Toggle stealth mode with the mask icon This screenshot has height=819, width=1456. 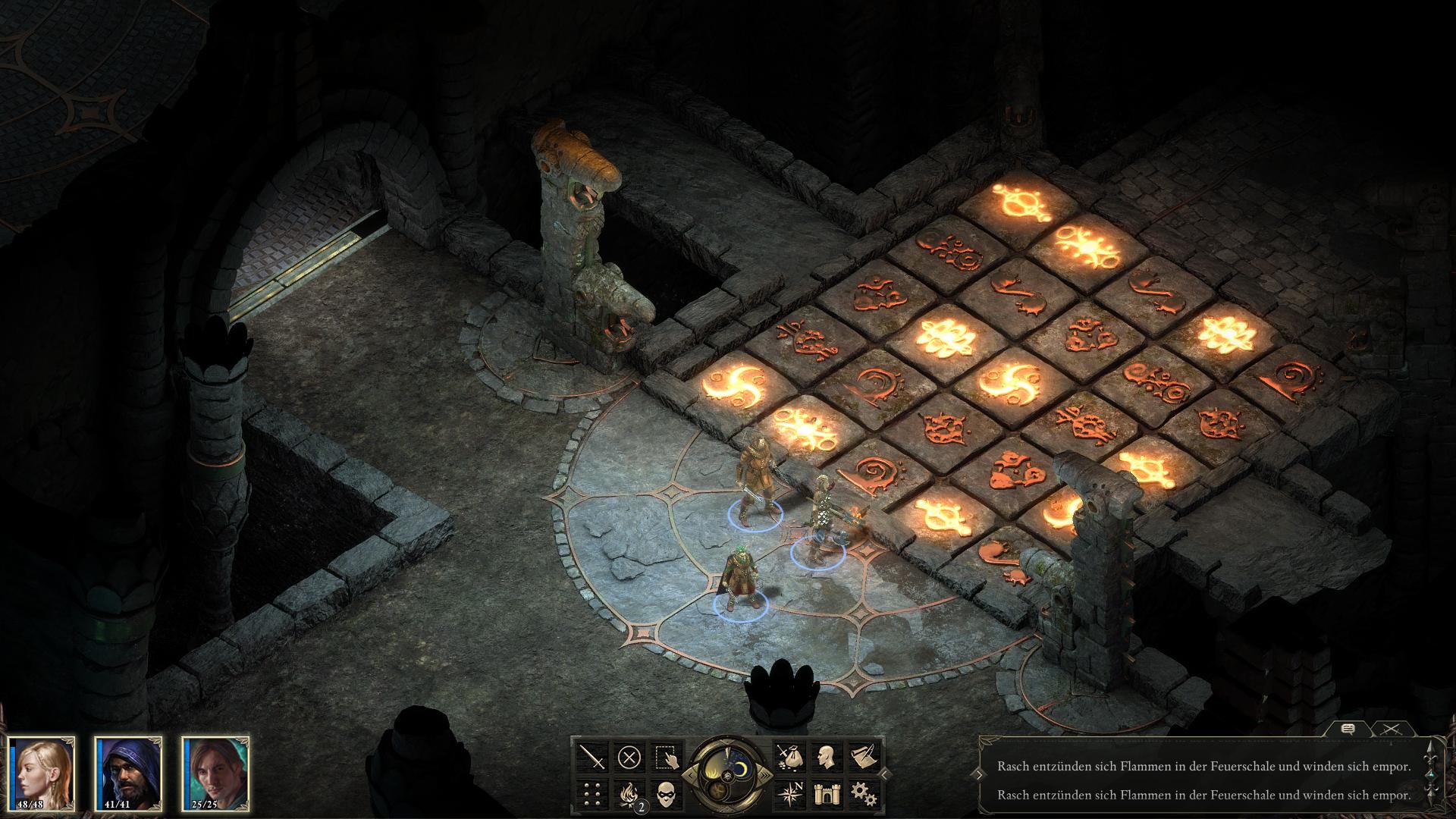pyautogui.click(x=667, y=795)
